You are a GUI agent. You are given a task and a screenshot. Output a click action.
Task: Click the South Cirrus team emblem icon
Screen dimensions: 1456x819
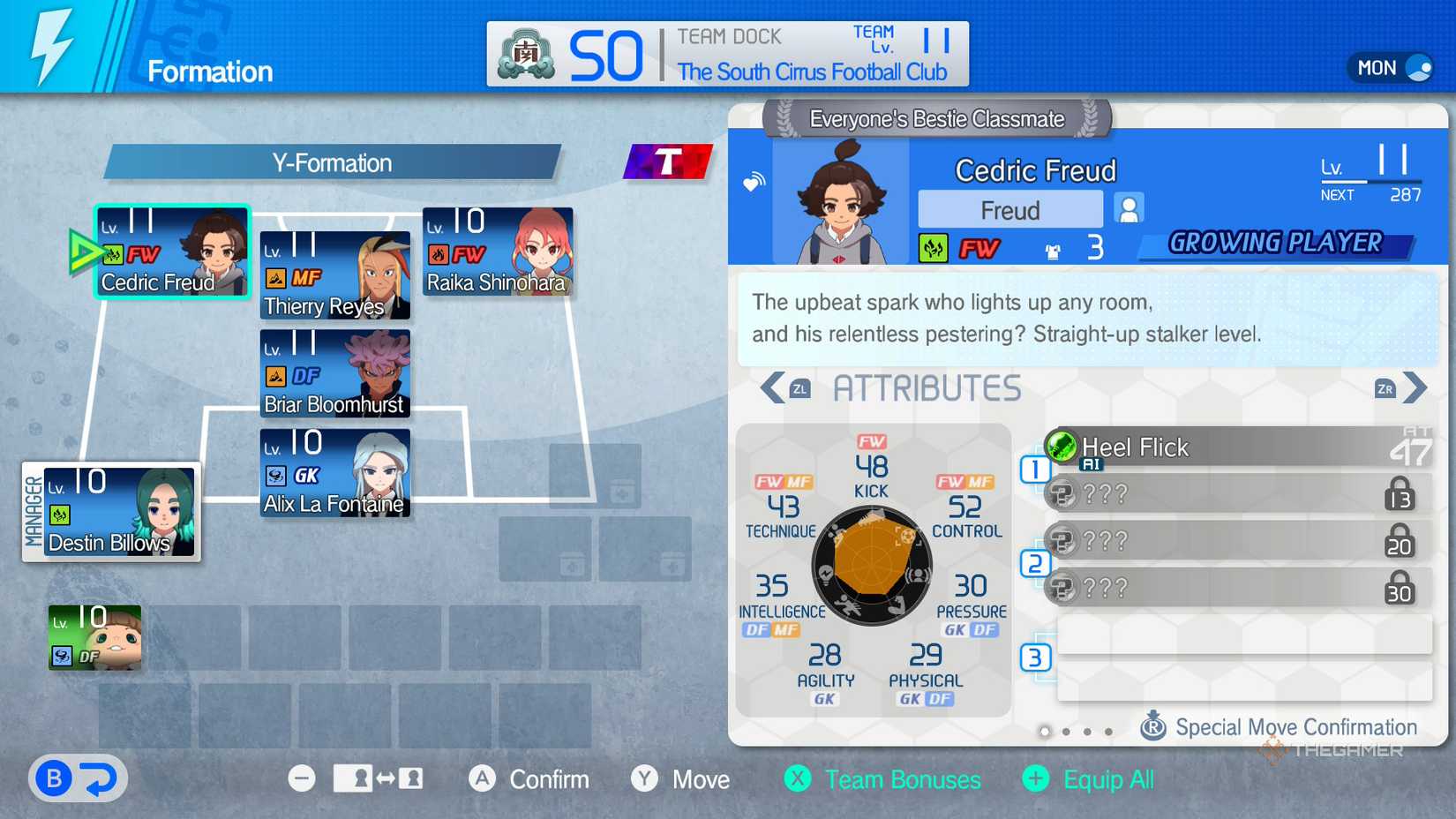pyautogui.click(x=525, y=53)
